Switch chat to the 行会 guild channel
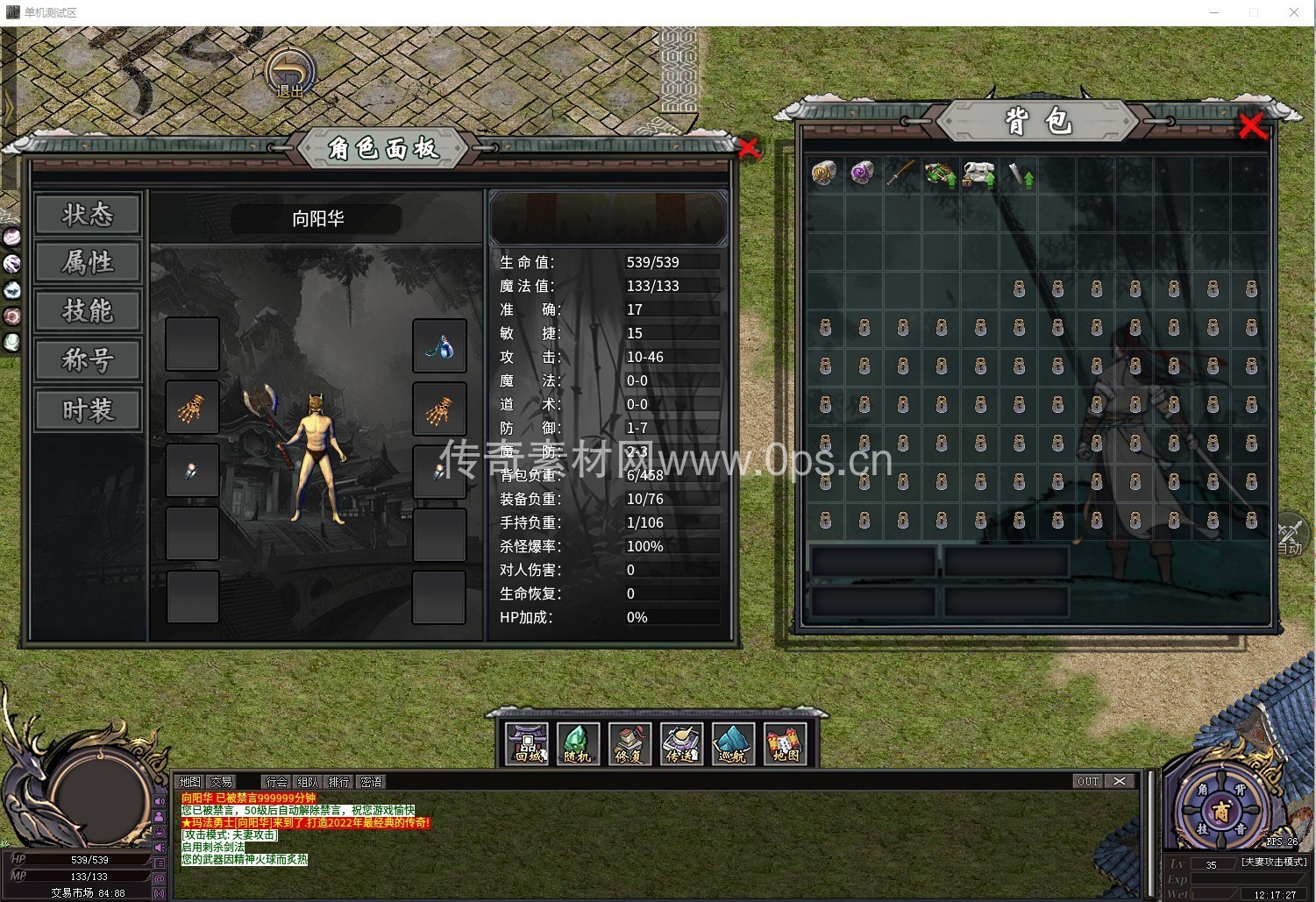The height and width of the screenshot is (902, 1316). click(276, 782)
